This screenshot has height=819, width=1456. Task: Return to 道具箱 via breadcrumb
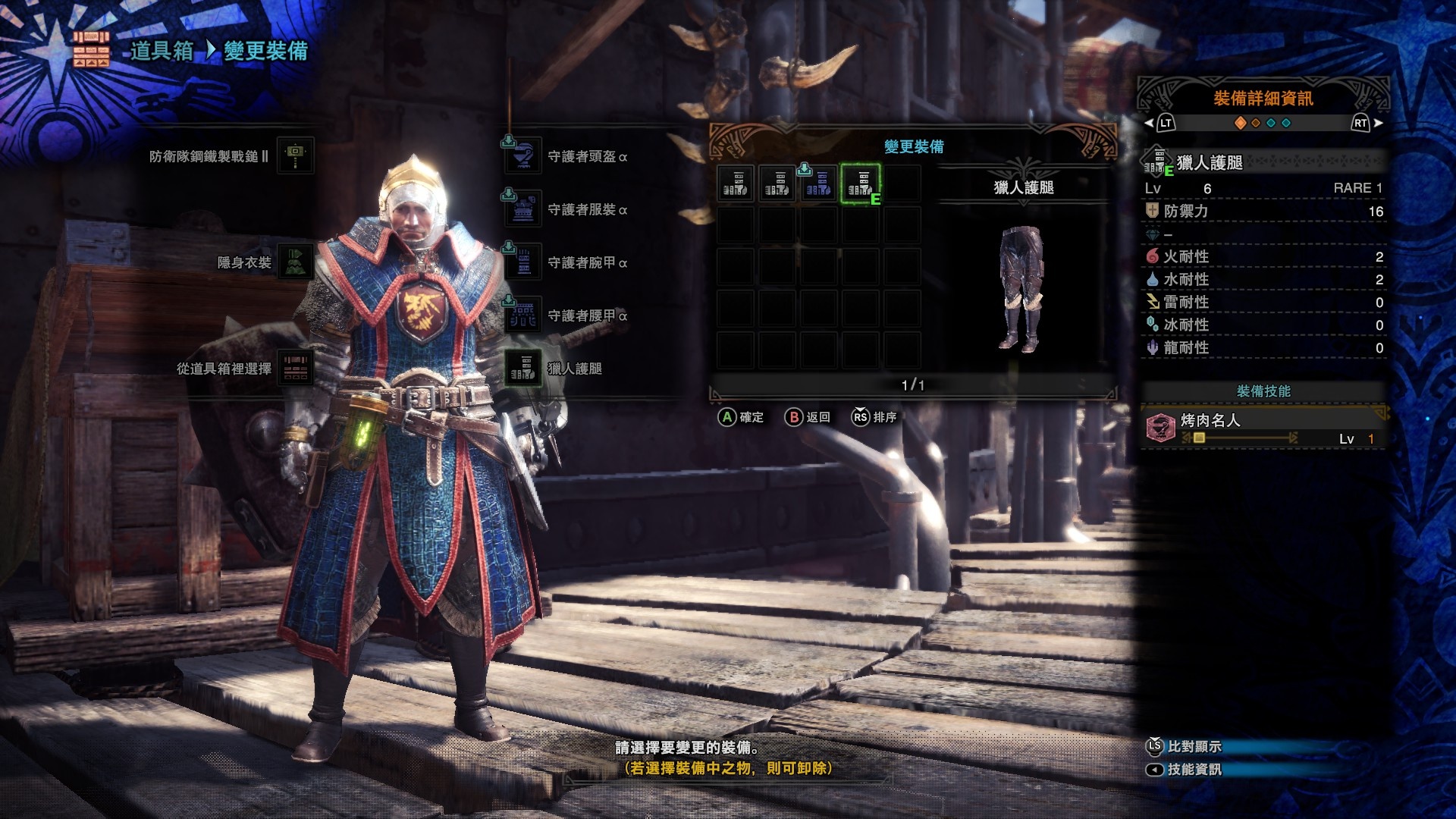click(x=162, y=51)
